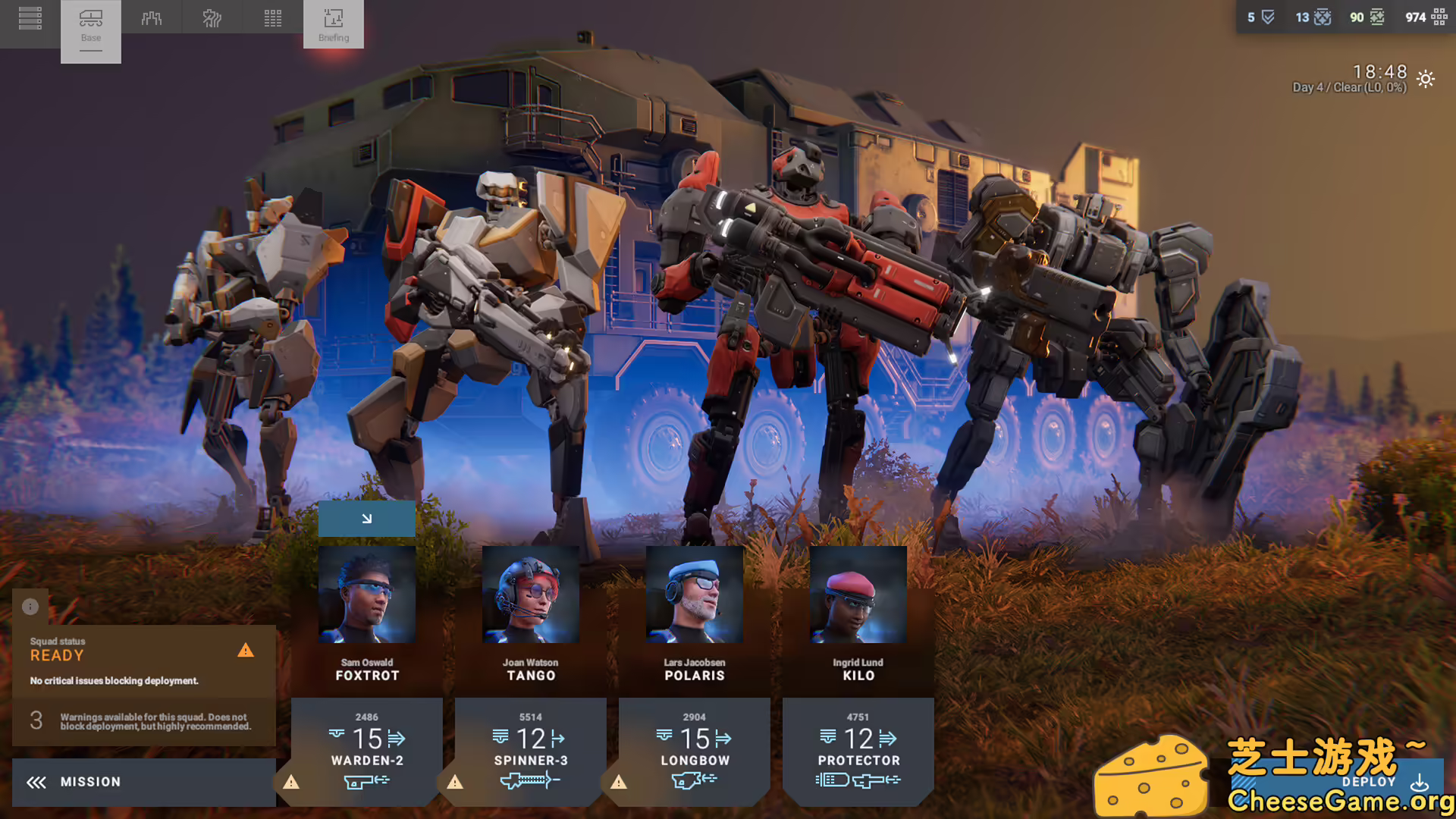Click the blue resource icon showing 13
The height and width of the screenshot is (819, 1456).
[1313, 17]
